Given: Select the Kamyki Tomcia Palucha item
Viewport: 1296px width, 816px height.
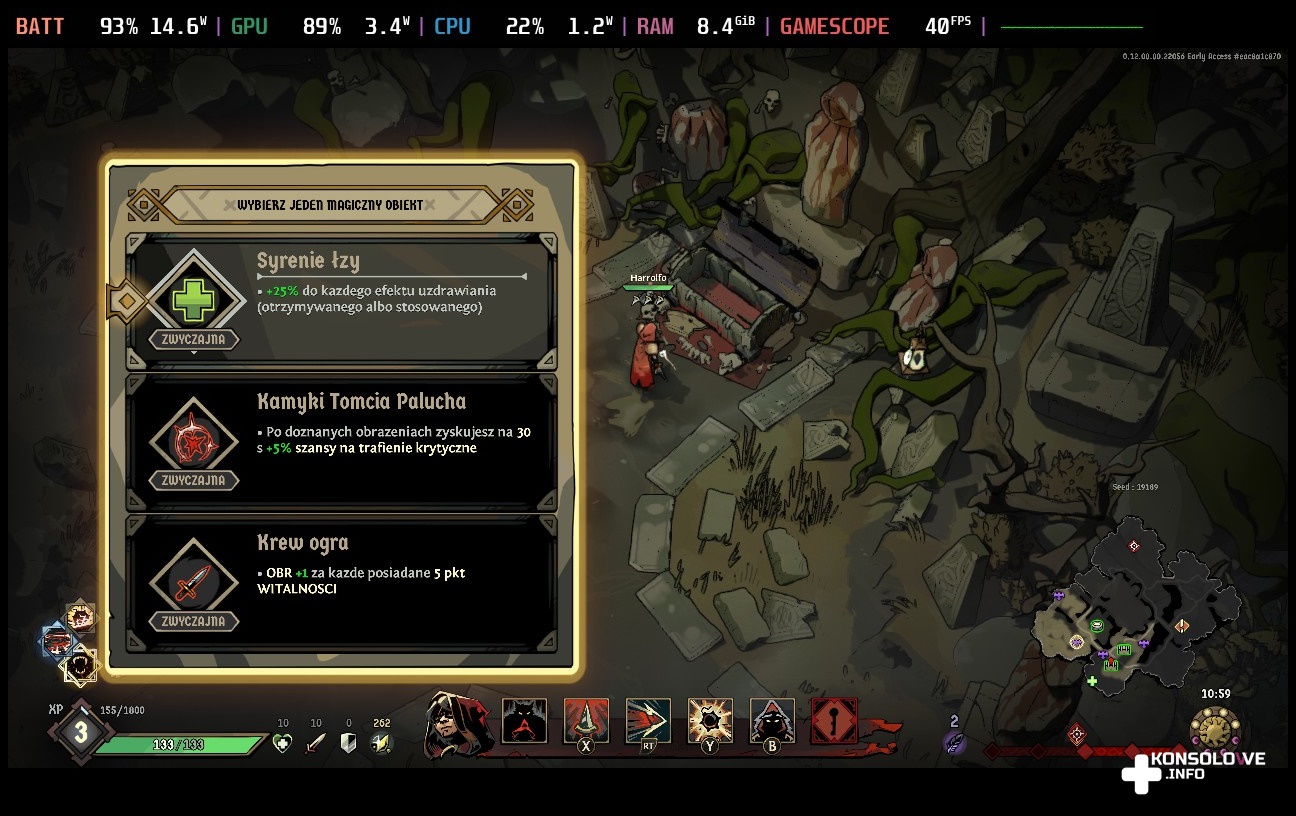Looking at the screenshot, I should tap(341, 441).
